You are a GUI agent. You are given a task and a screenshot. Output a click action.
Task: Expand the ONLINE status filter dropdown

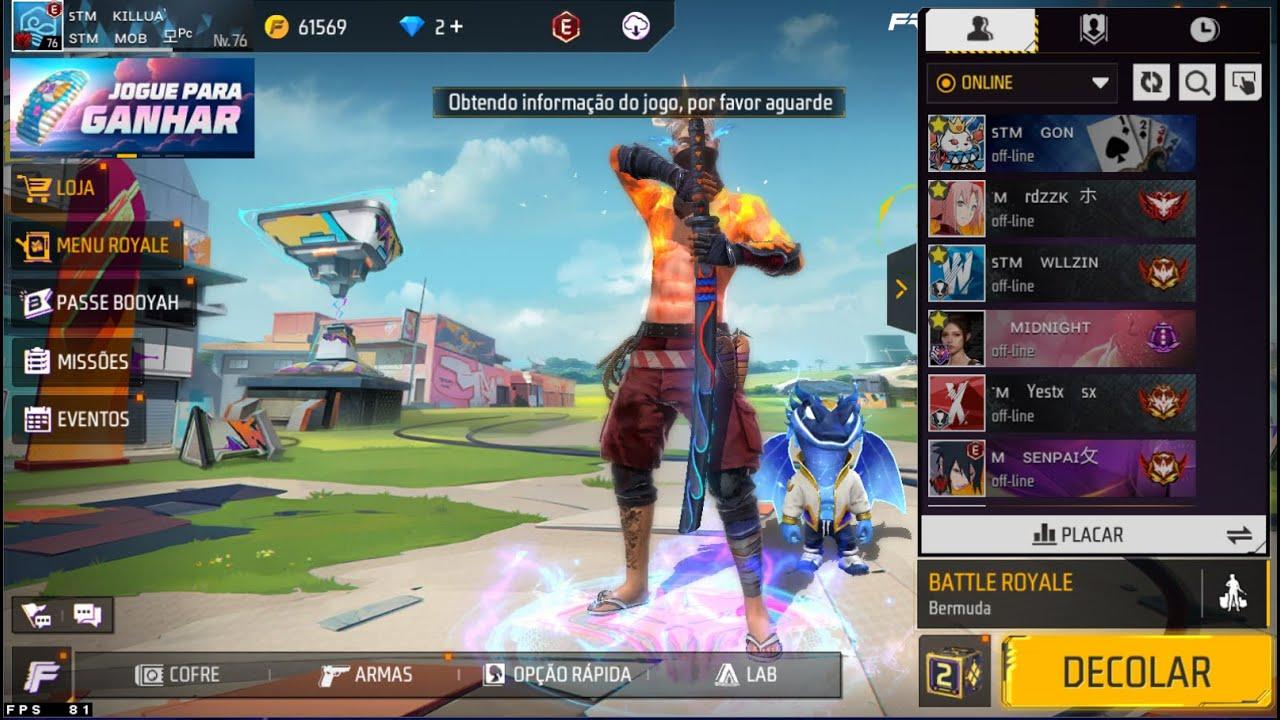[1101, 84]
